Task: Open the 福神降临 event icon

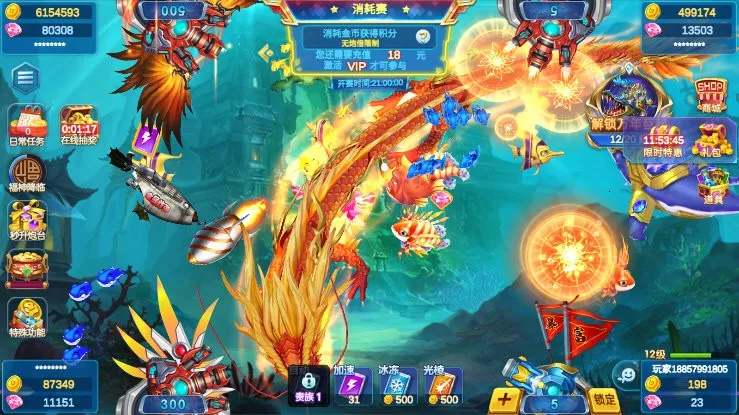Action: (27, 174)
